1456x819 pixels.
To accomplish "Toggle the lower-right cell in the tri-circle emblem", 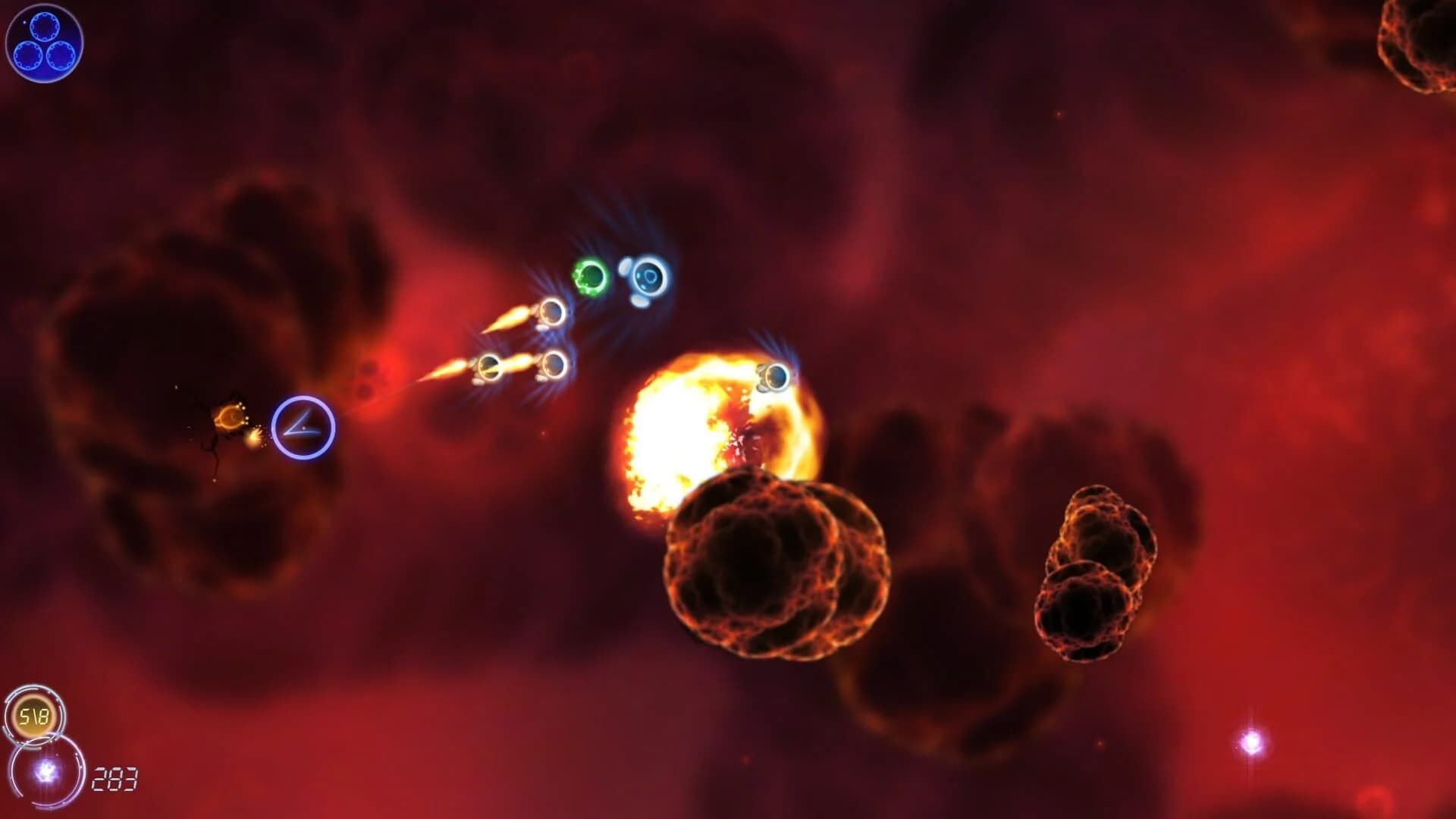I will pyautogui.click(x=61, y=56).
